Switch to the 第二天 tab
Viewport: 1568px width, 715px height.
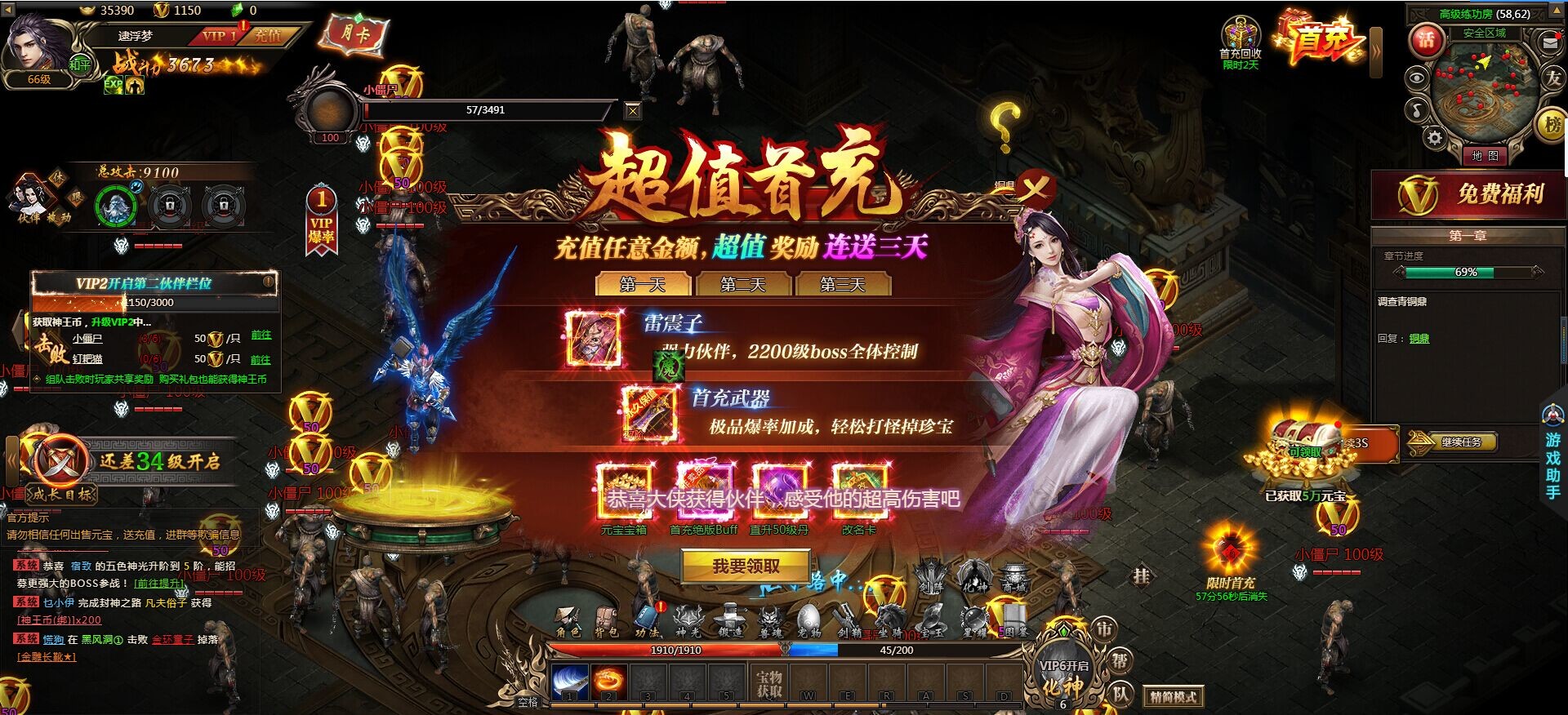[744, 285]
